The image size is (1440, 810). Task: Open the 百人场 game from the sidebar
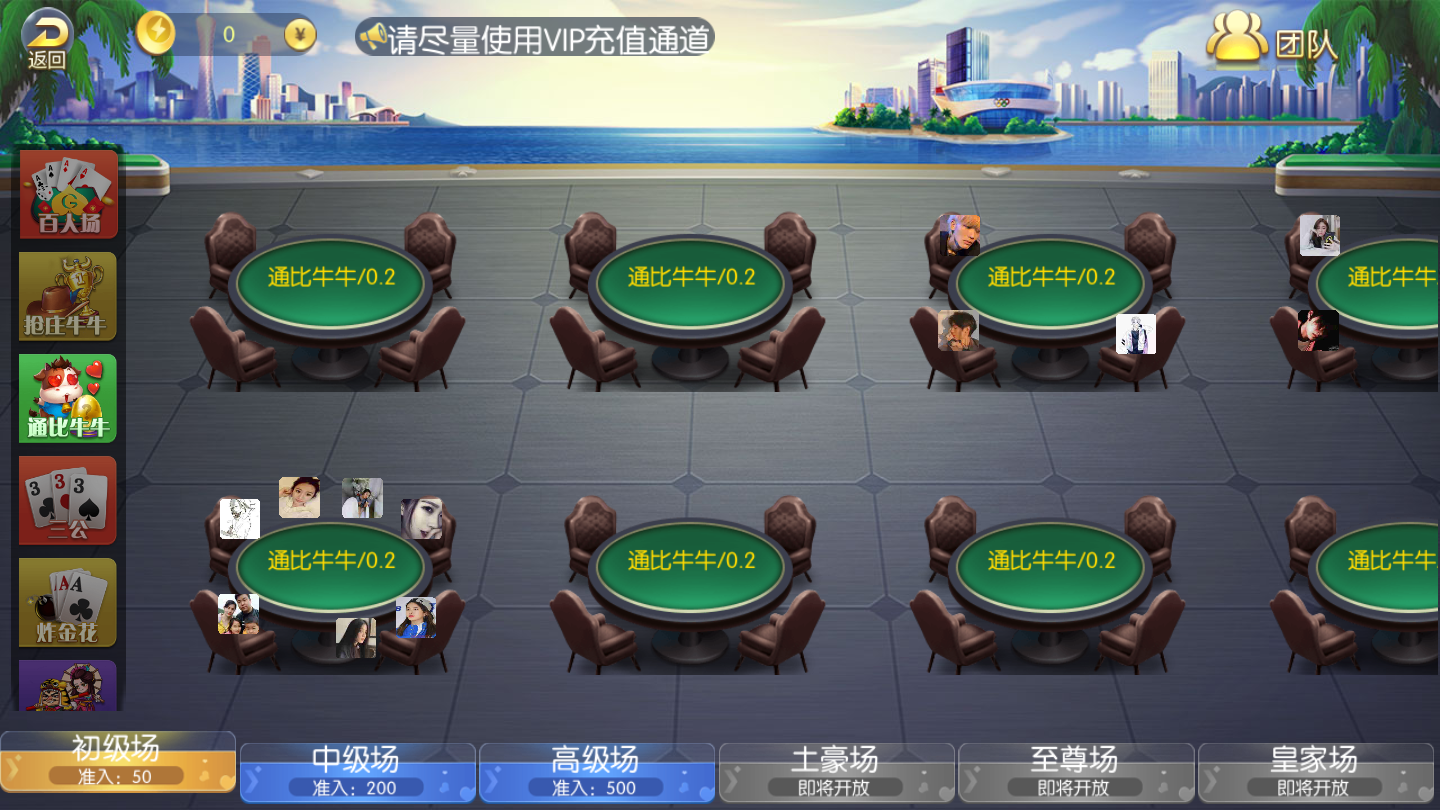coord(67,192)
